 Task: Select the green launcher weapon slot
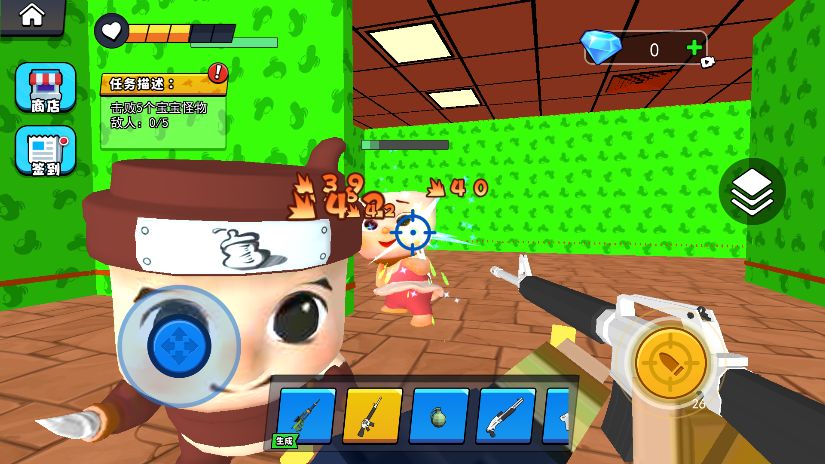(305, 415)
